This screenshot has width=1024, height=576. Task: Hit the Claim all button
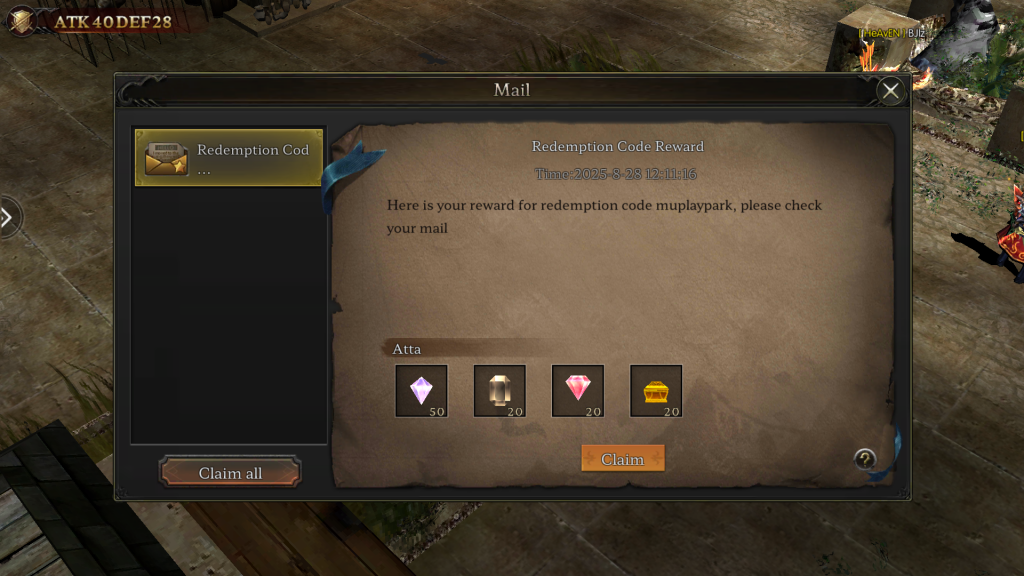coord(230,473)
